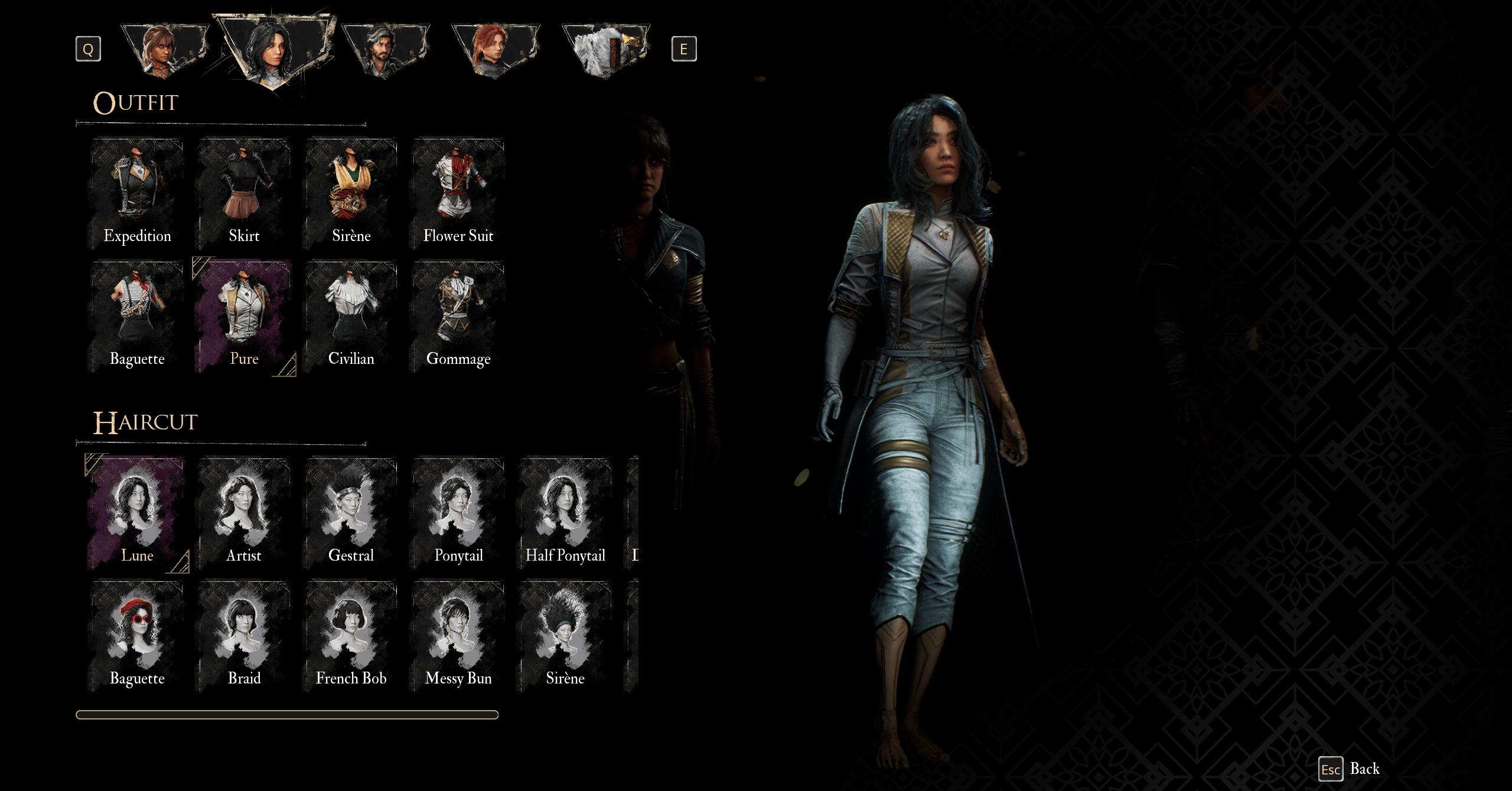Select the Sirène haircut

[x=565, y=636]
